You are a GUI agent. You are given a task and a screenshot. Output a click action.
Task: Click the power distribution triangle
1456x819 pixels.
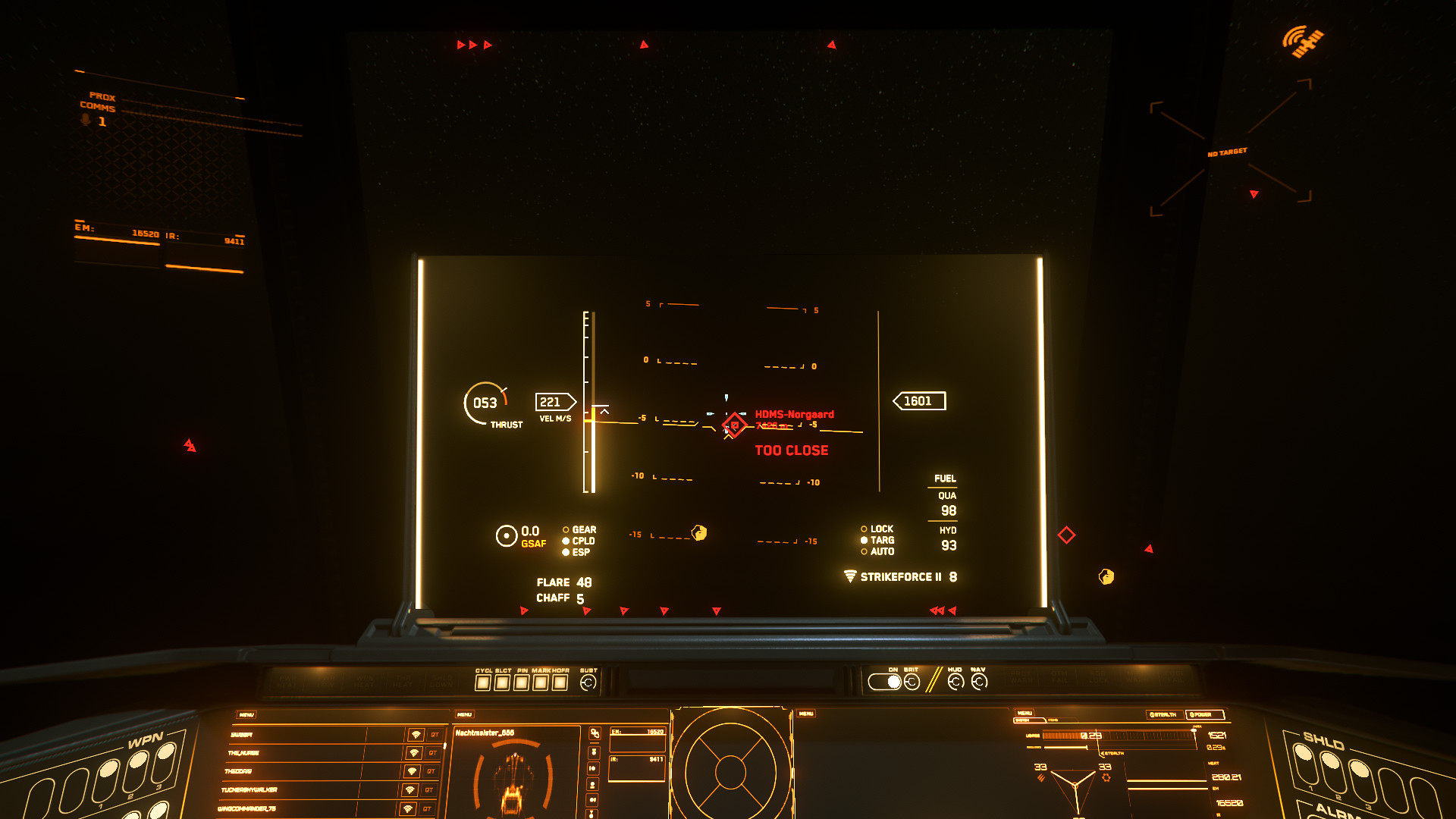click(1075, 785)
